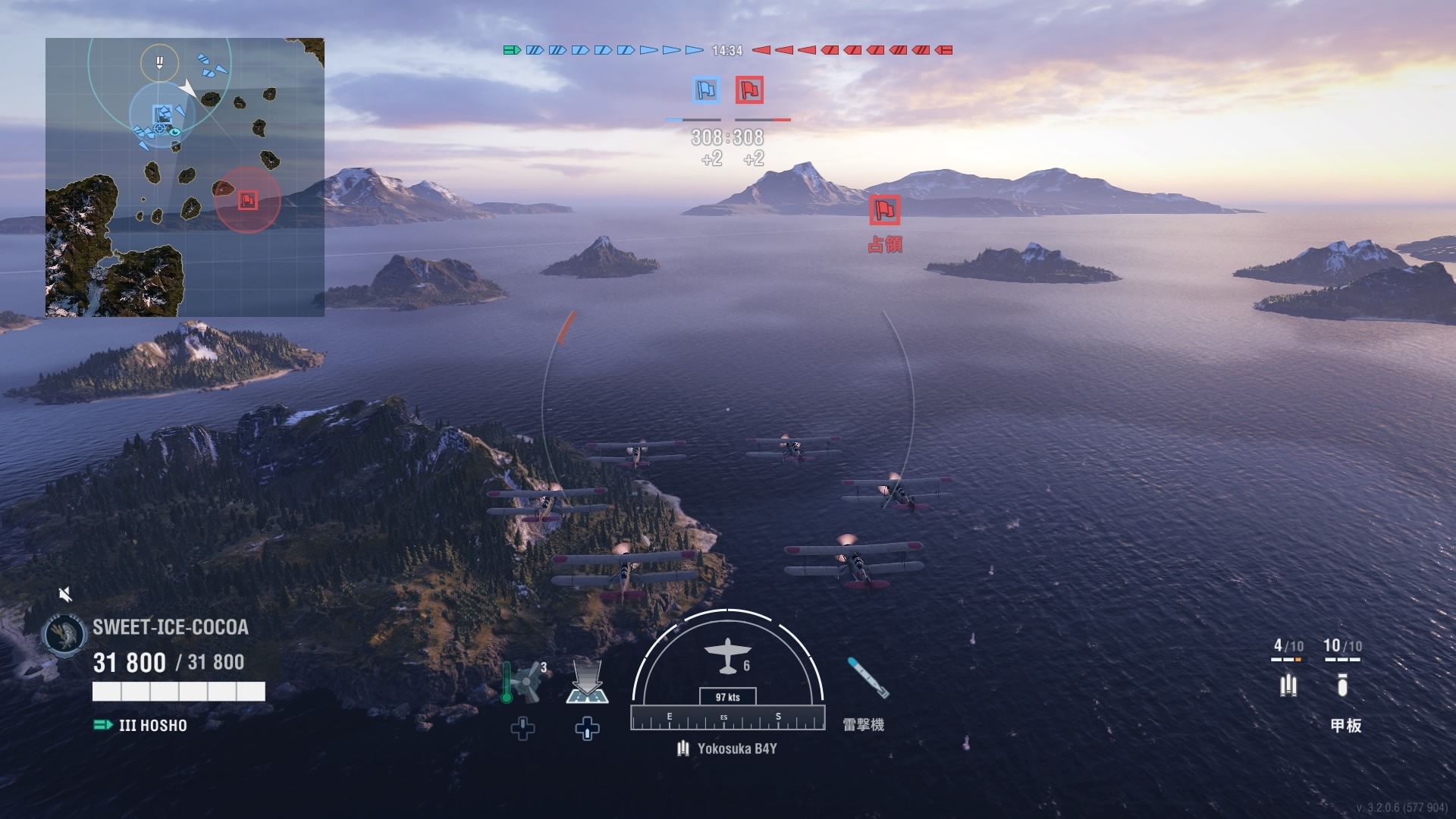Click the SWEET-ICE-COCOA player emblem

point(64,634)
